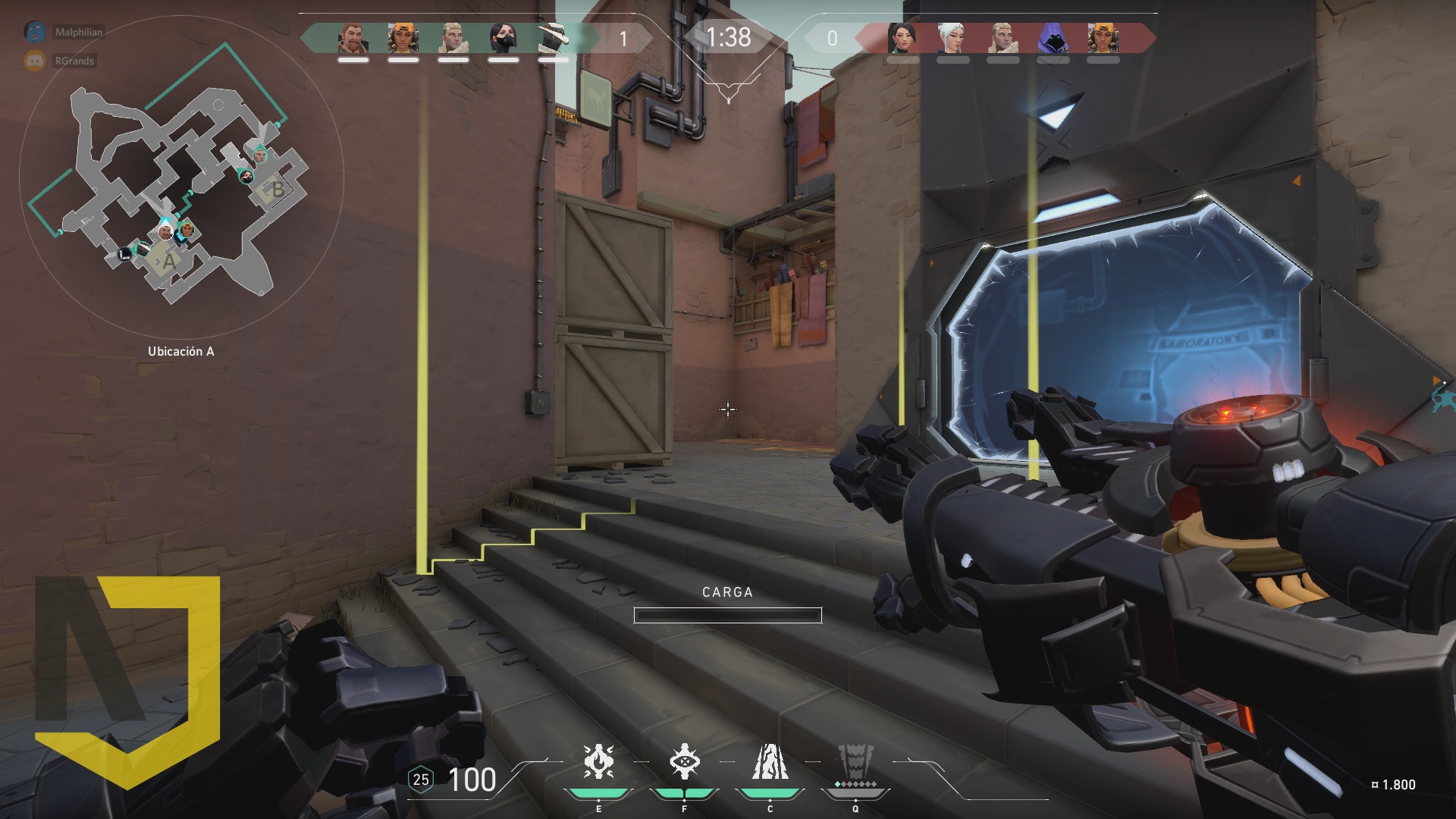This screenshot has width=1456, height=819.
Task: Activate the flame grenade ability icon
Action: coord(598,762)
